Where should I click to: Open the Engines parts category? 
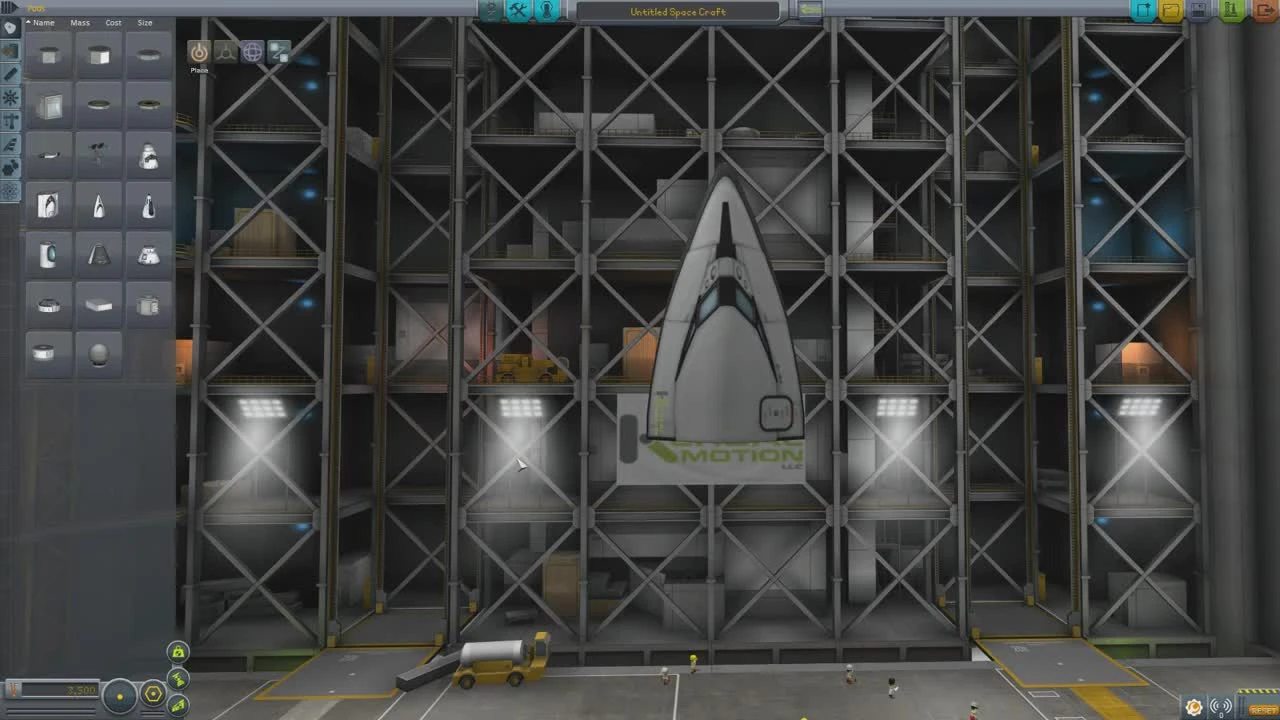coord(10,74)
